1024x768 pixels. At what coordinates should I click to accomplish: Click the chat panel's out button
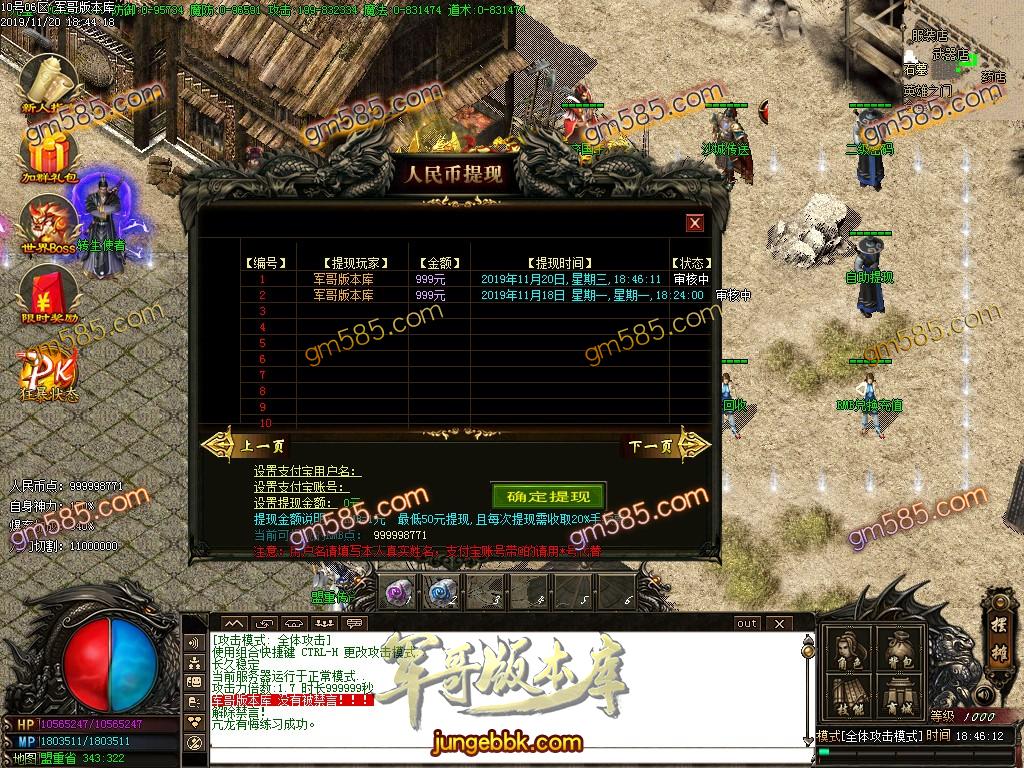(747, 623)
